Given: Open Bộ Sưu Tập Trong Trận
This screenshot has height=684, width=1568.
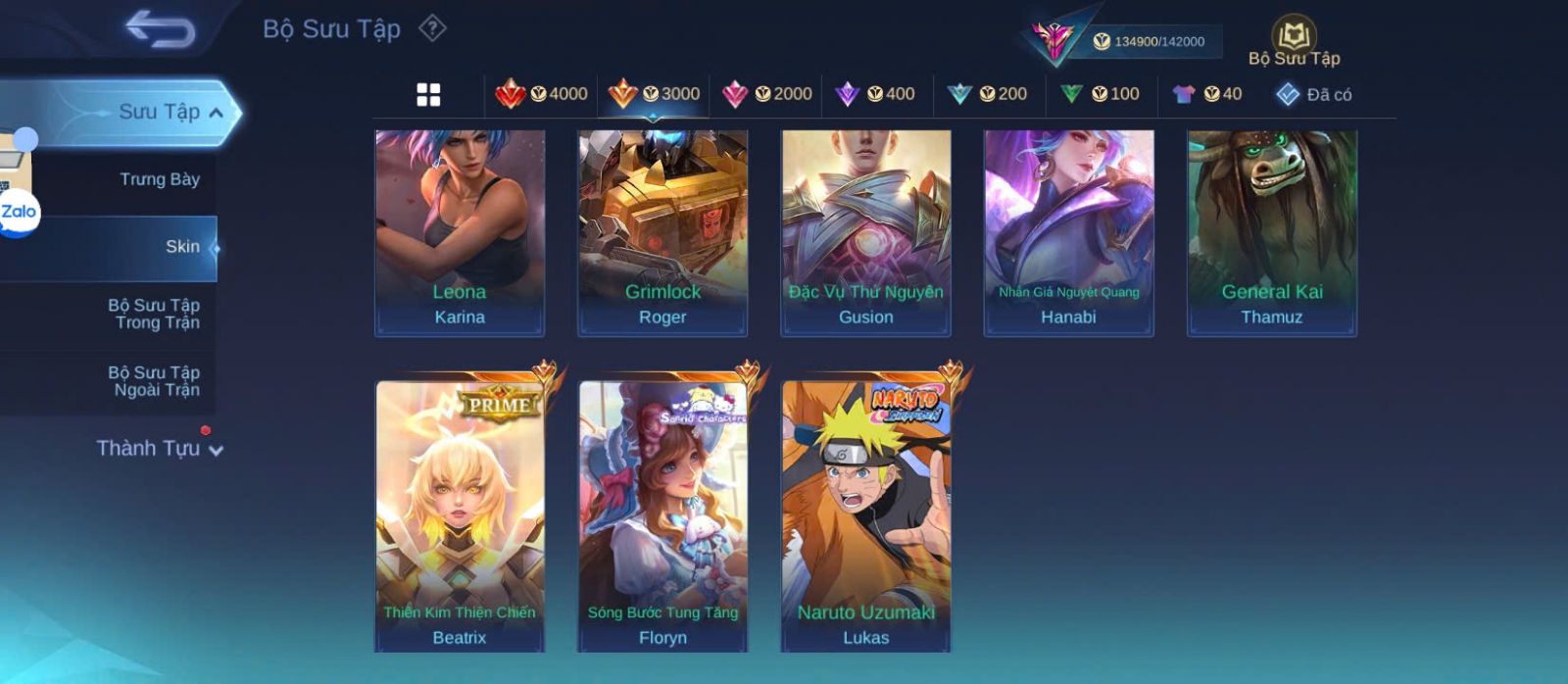Looking at the screenshot, I should (156, 314).
